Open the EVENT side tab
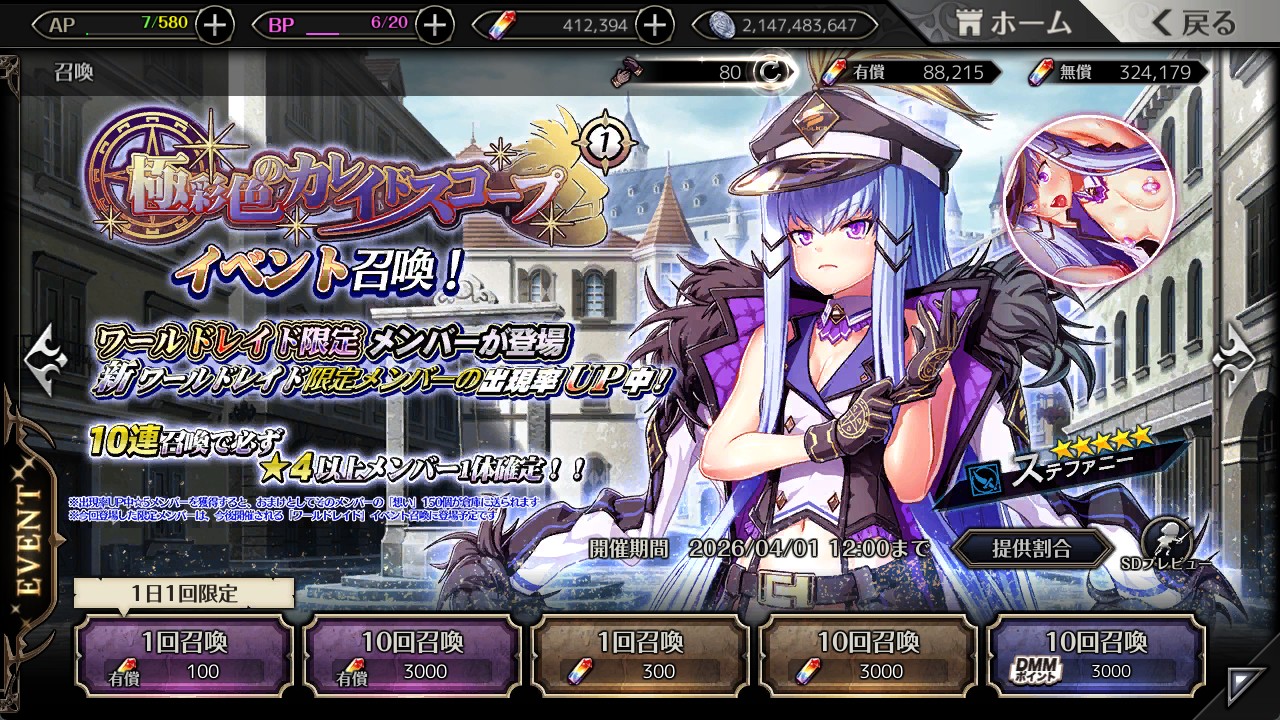The height and width of the screenshot is (720, 1280). click(30, 540)
